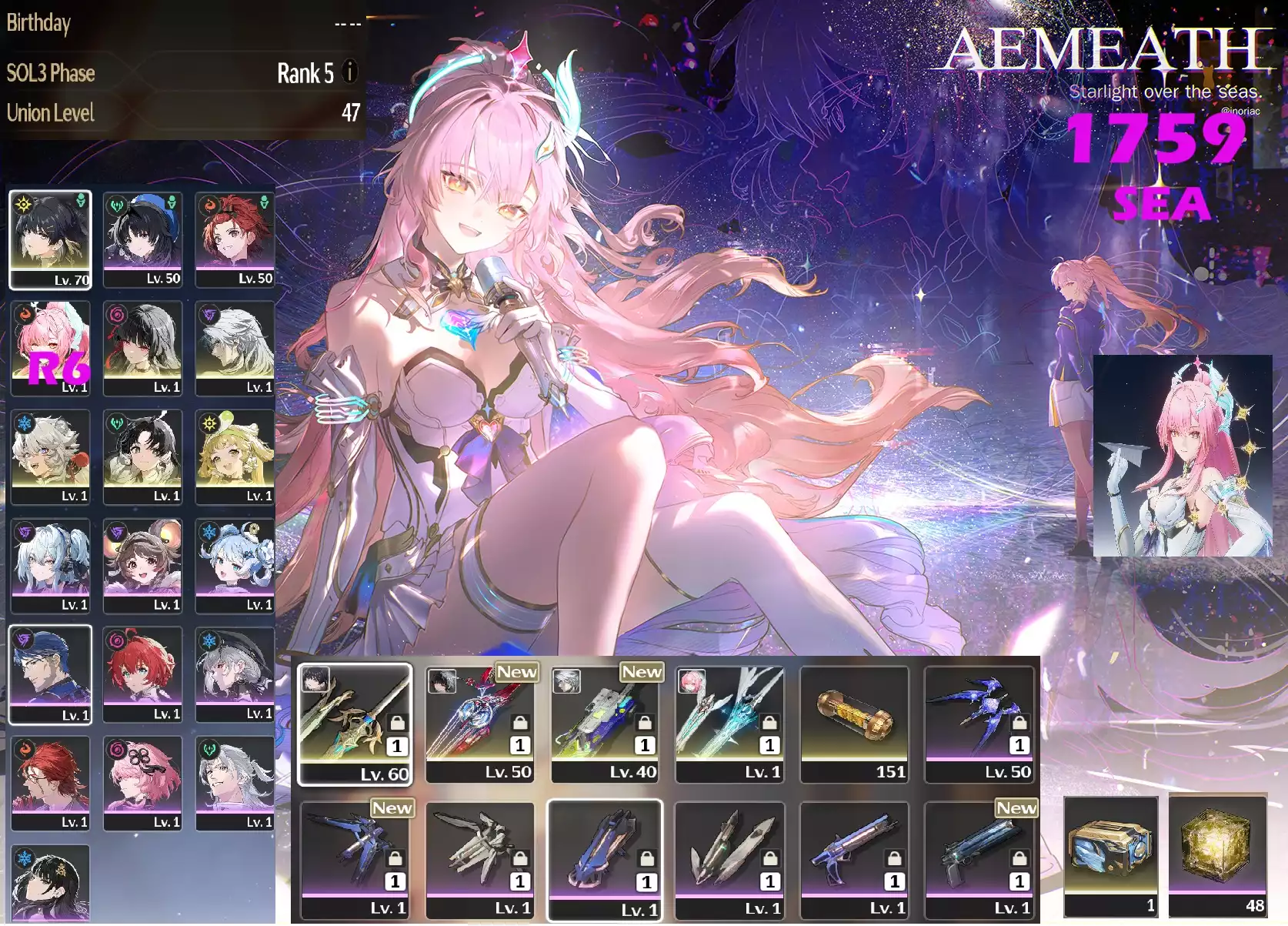This screenshot has width=1288, height=926.
Task: Select the Lv. 70 character portrait
Action: pos(51,240)
